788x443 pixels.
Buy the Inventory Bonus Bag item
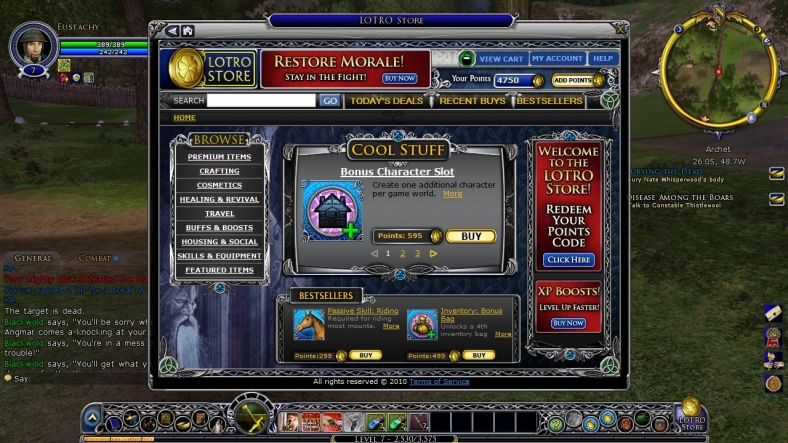coord(478,355)
